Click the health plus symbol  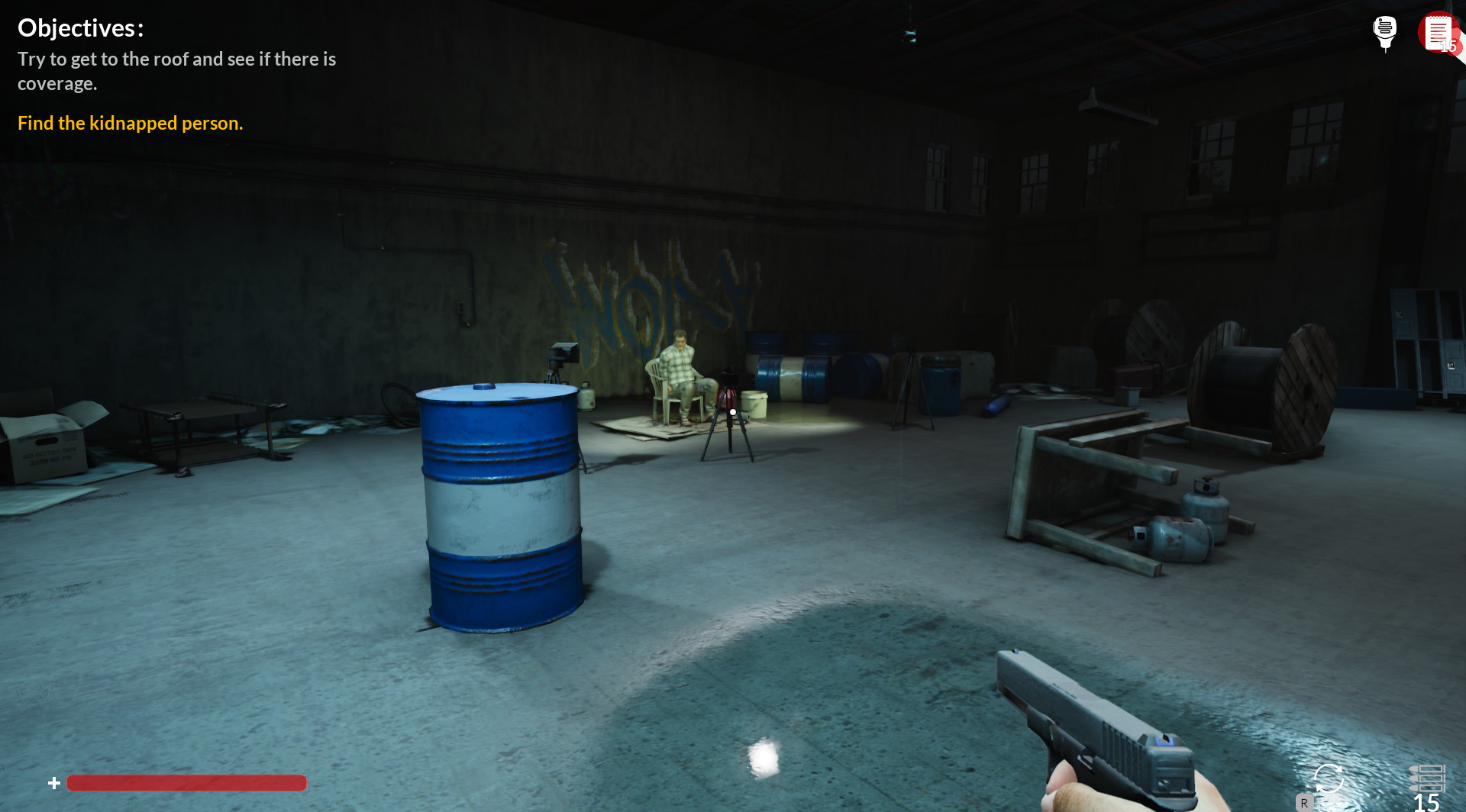(x=53, y=782)
